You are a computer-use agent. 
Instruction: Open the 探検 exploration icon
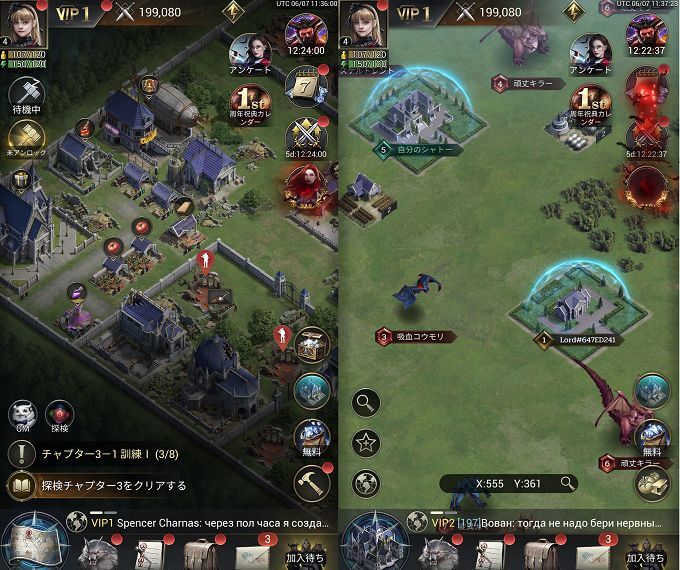(62, 414)
